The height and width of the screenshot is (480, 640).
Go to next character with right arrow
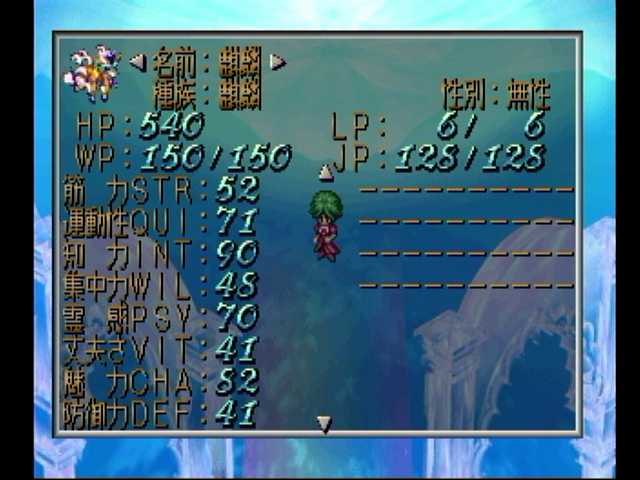pyautogui.click(x=277, y=62)
